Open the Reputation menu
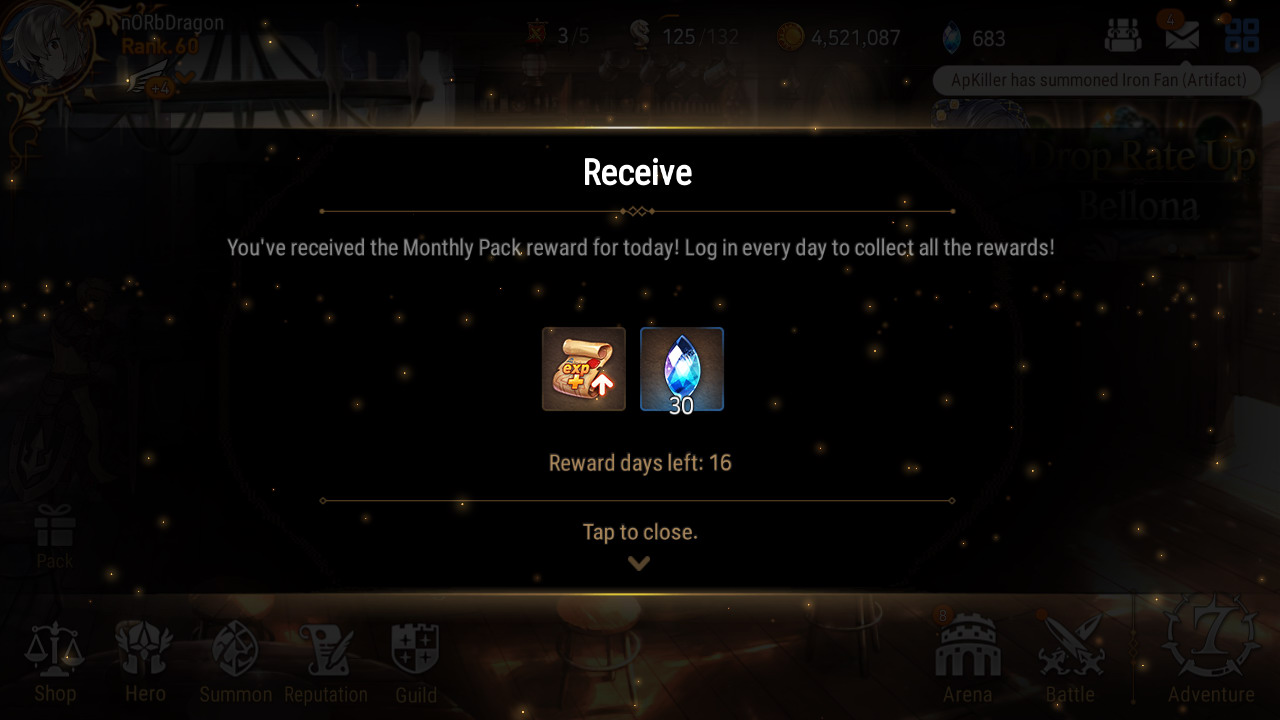Image resolution: width=1280 pixels, height=720 pixels. click(326, 661)
